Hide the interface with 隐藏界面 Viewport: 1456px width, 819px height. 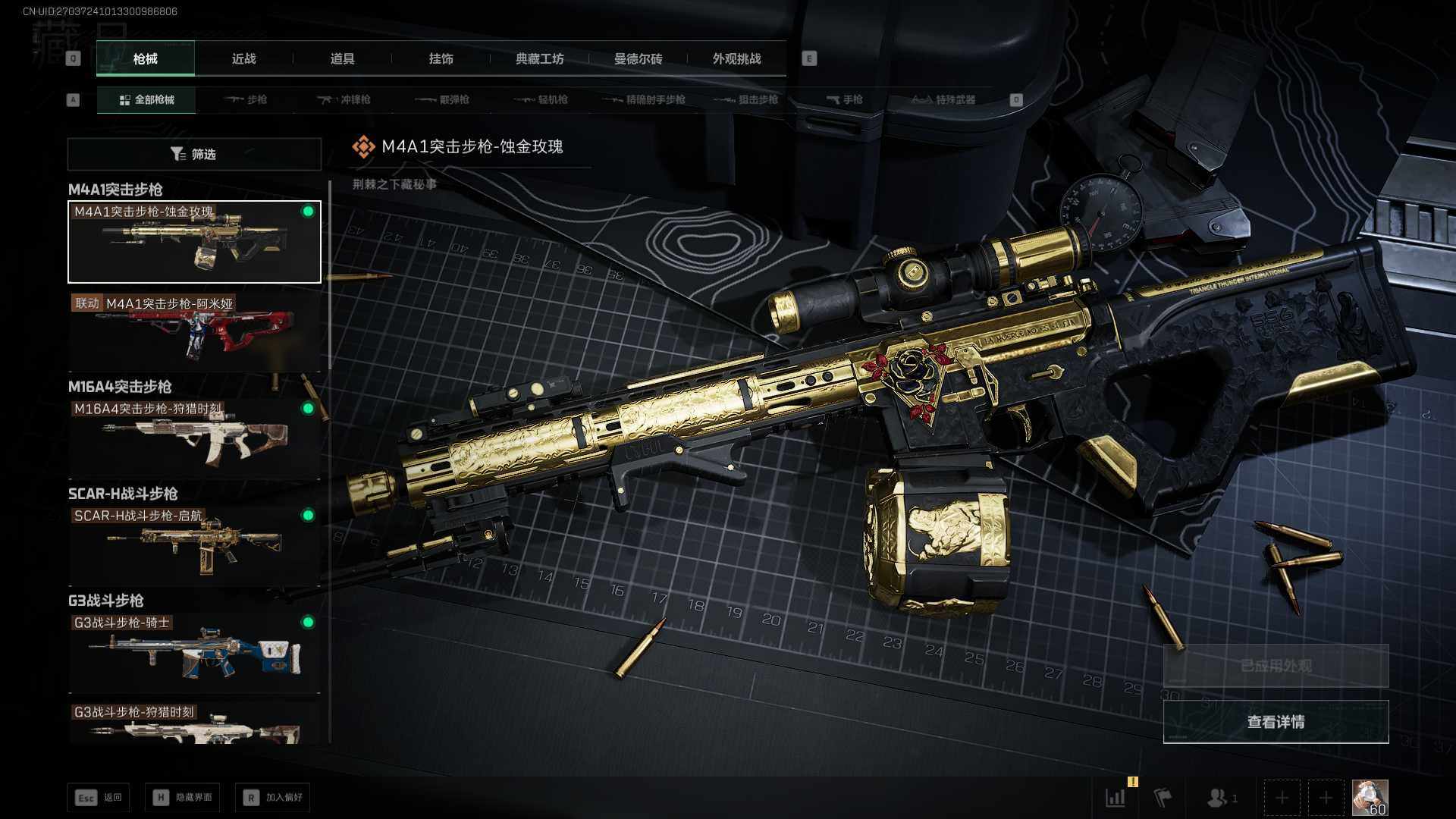(x=183, y=797)
